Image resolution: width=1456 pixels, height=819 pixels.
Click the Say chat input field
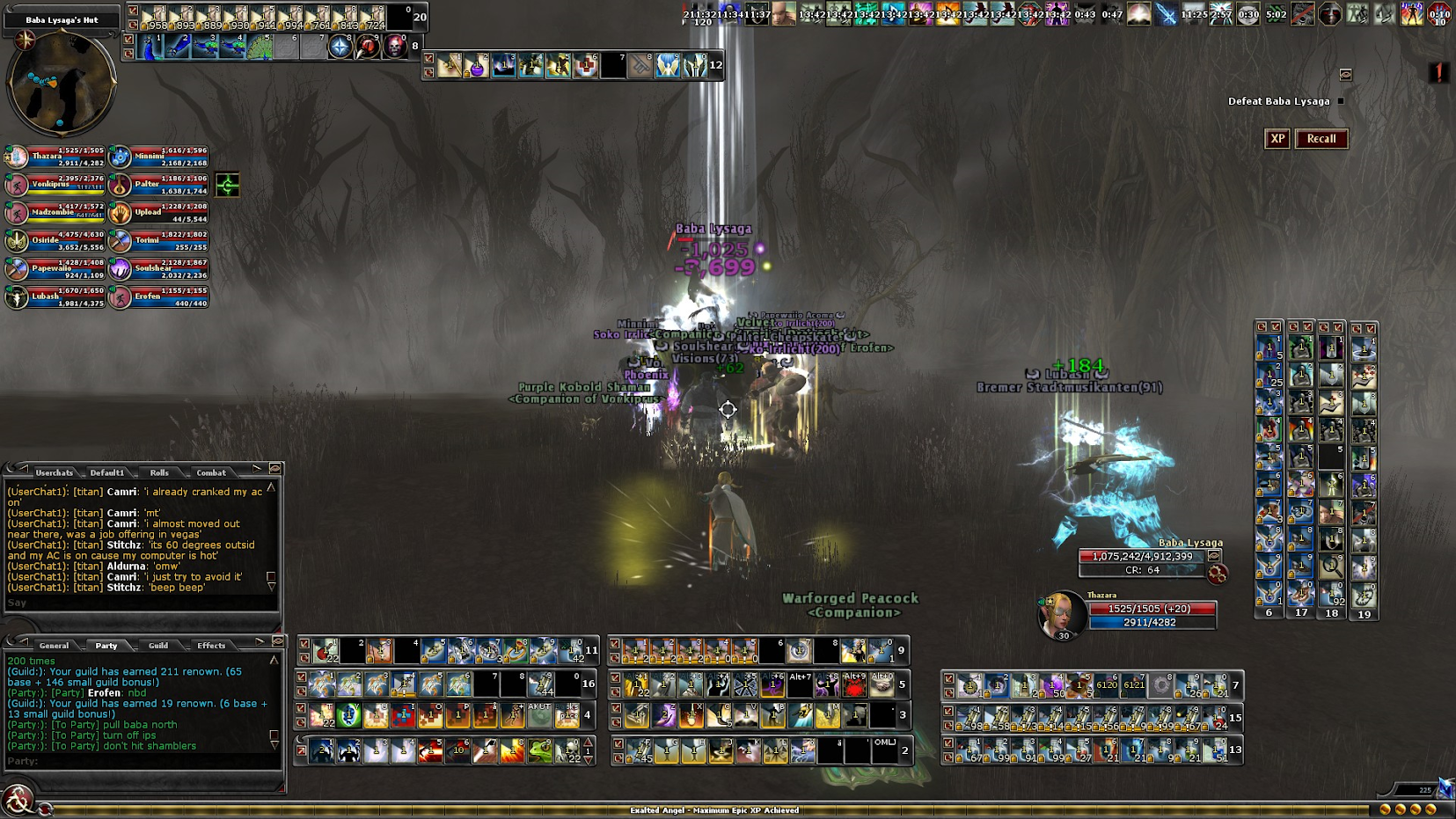tap(141, 603)
